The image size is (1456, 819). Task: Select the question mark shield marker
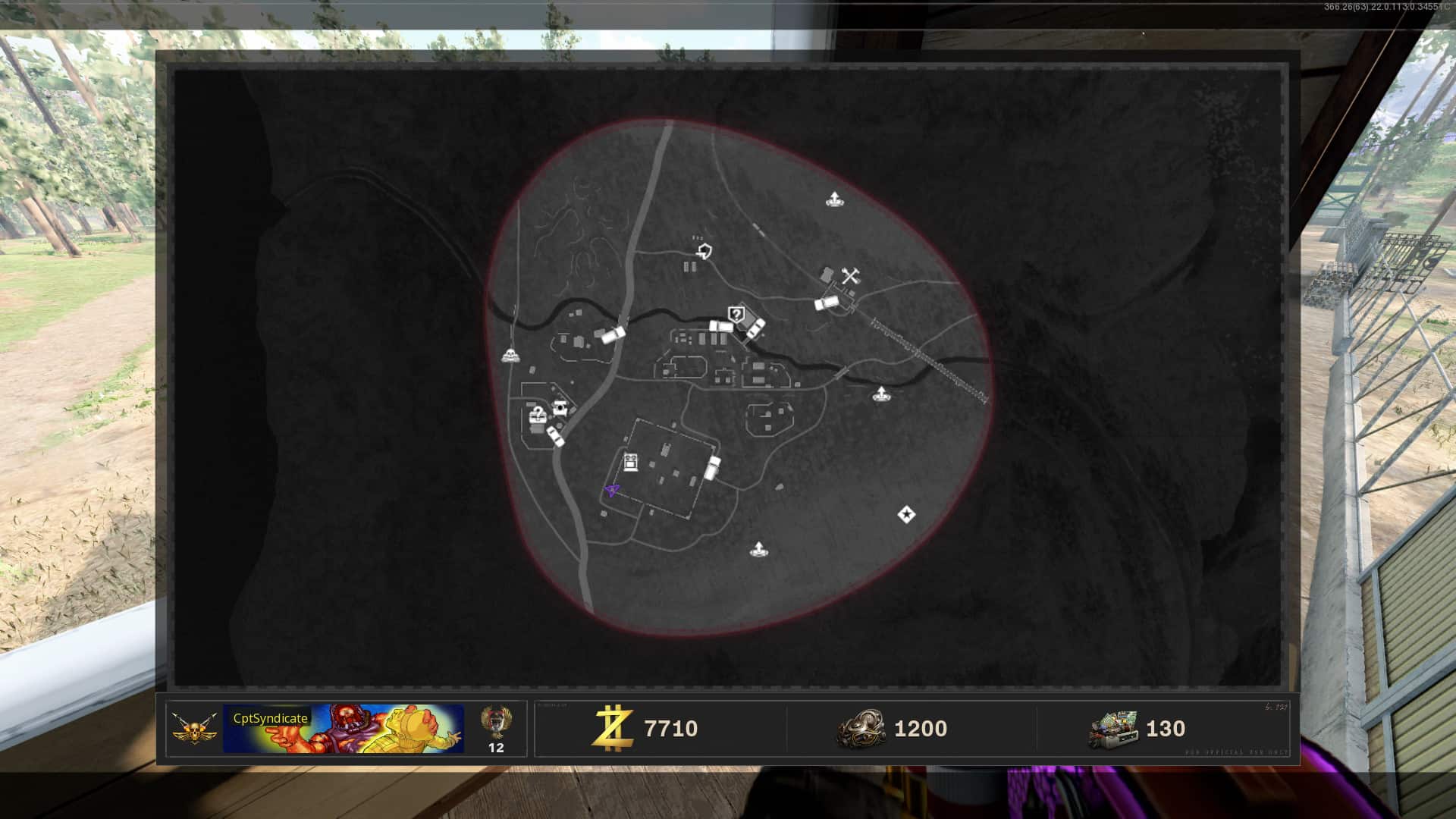(x=736, y=314)
